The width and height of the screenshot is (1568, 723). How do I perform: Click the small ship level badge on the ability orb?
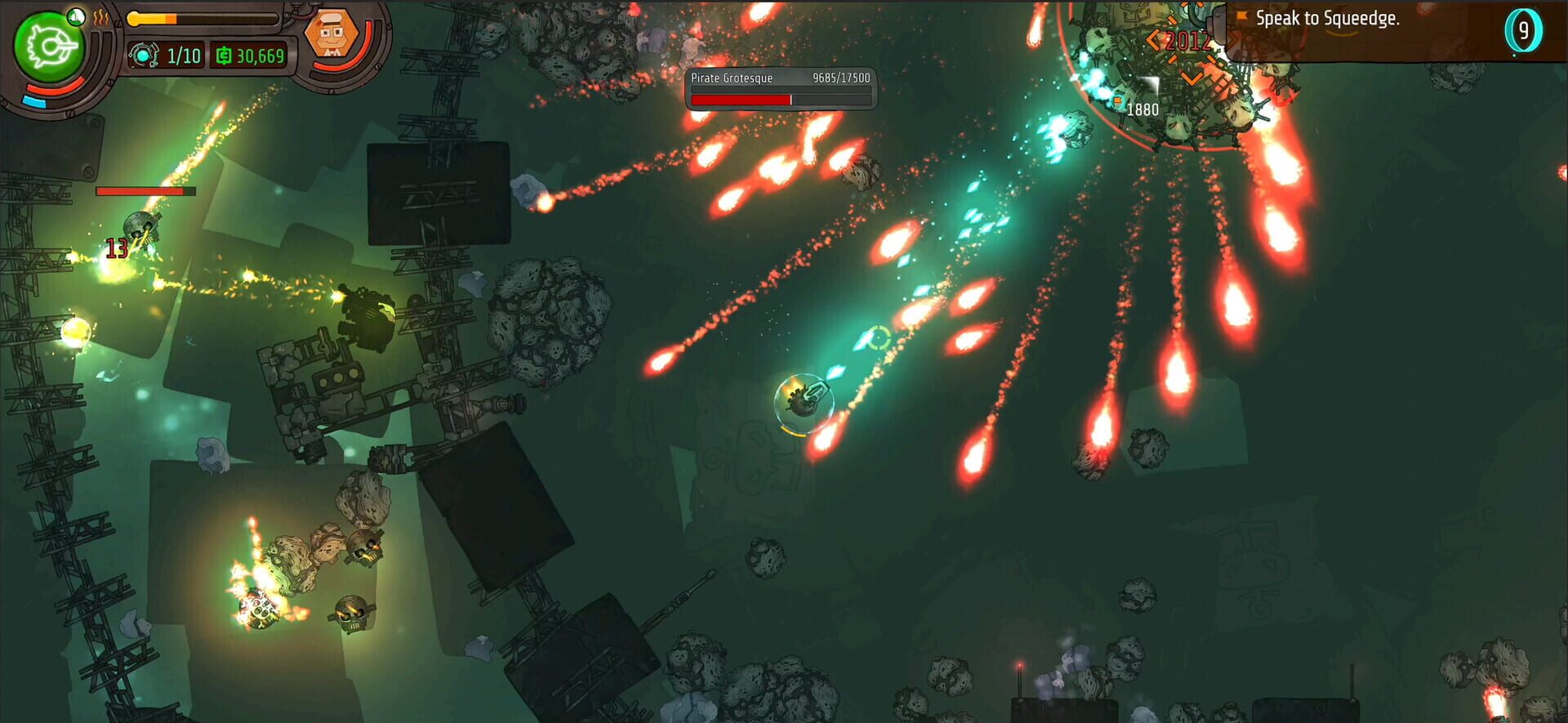click(x=77, y=17)
